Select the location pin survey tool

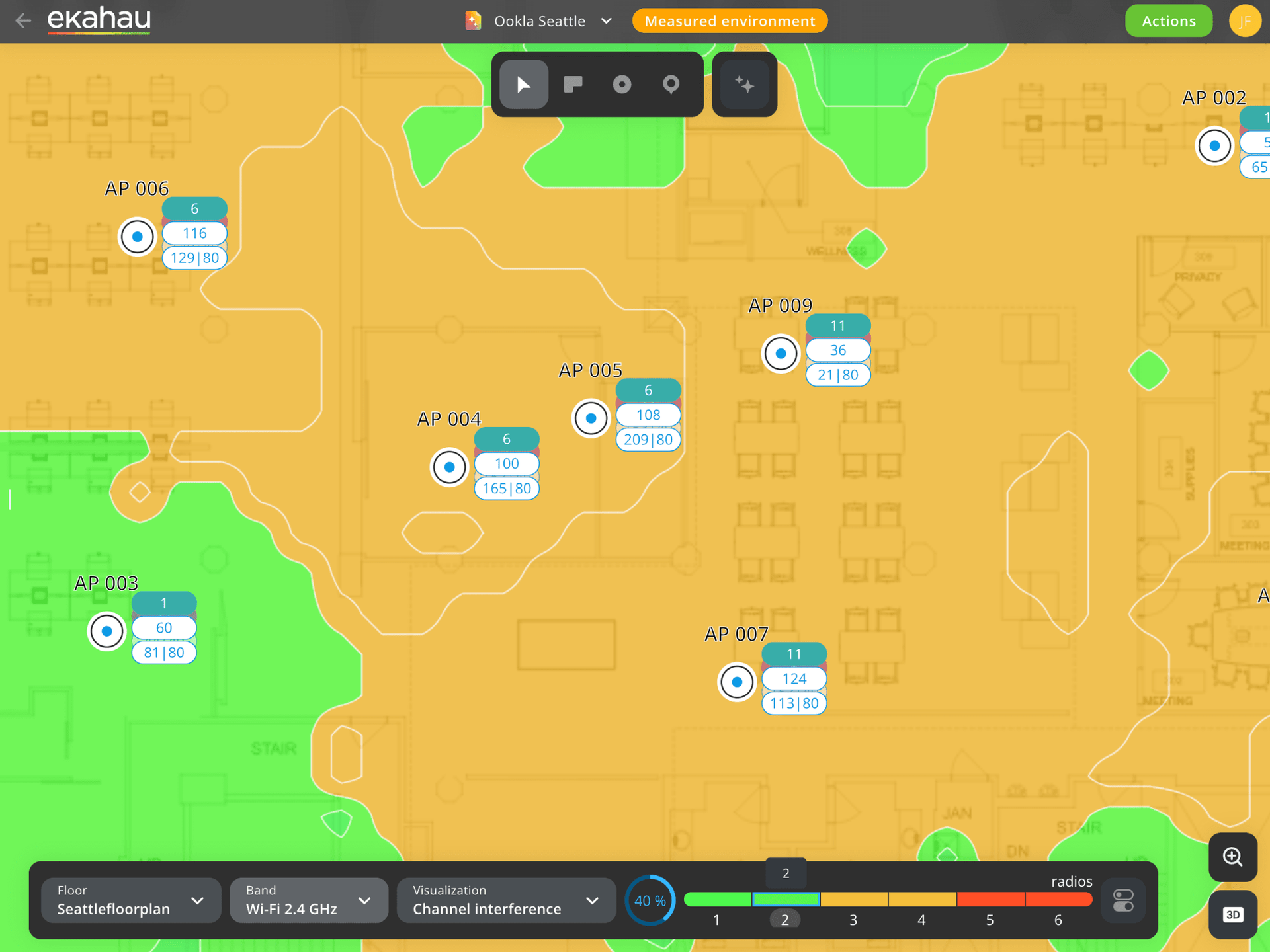(x=670, y=84)
